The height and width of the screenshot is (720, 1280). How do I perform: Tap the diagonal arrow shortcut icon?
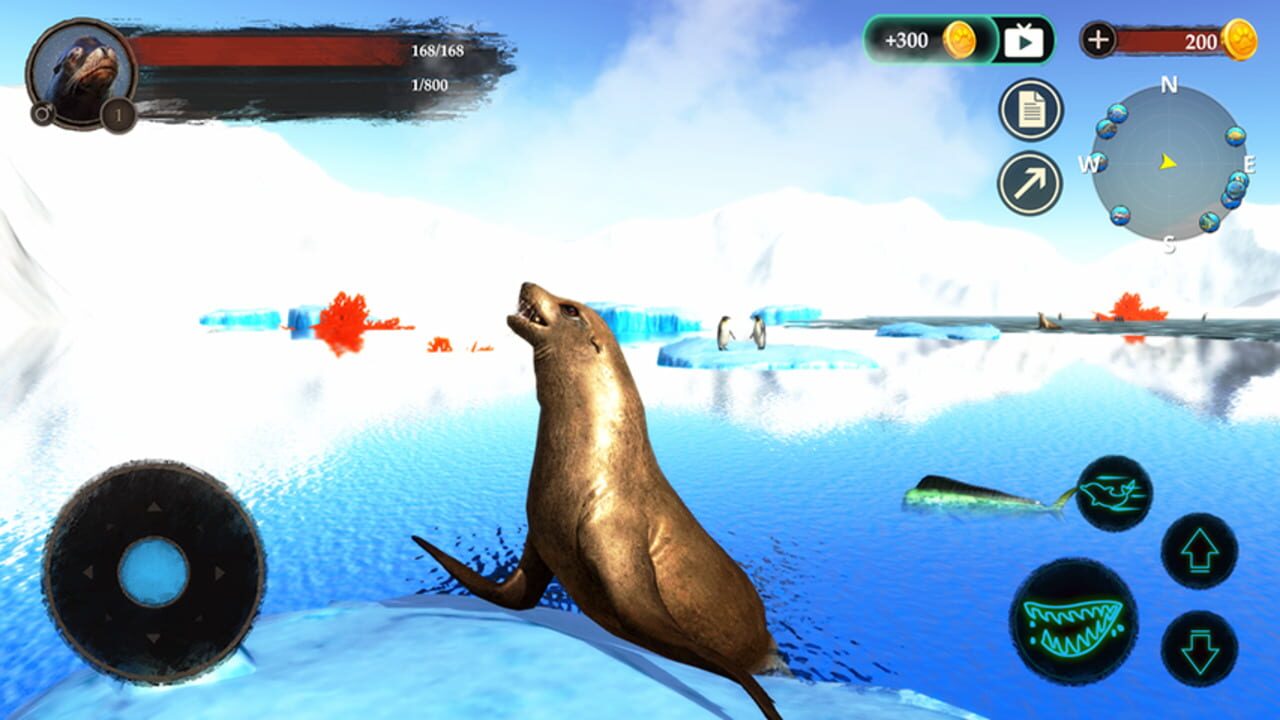pos(1030,182)
